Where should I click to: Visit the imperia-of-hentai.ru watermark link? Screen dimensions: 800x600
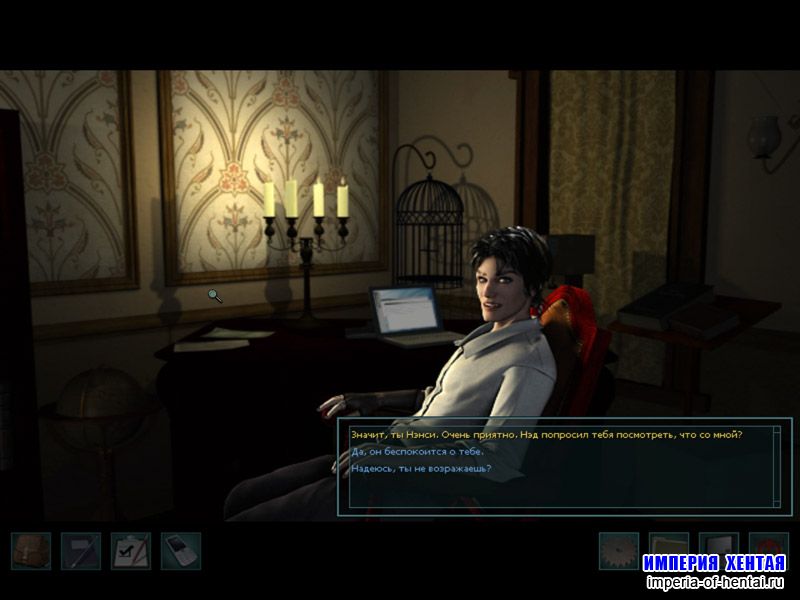point(716,582)
